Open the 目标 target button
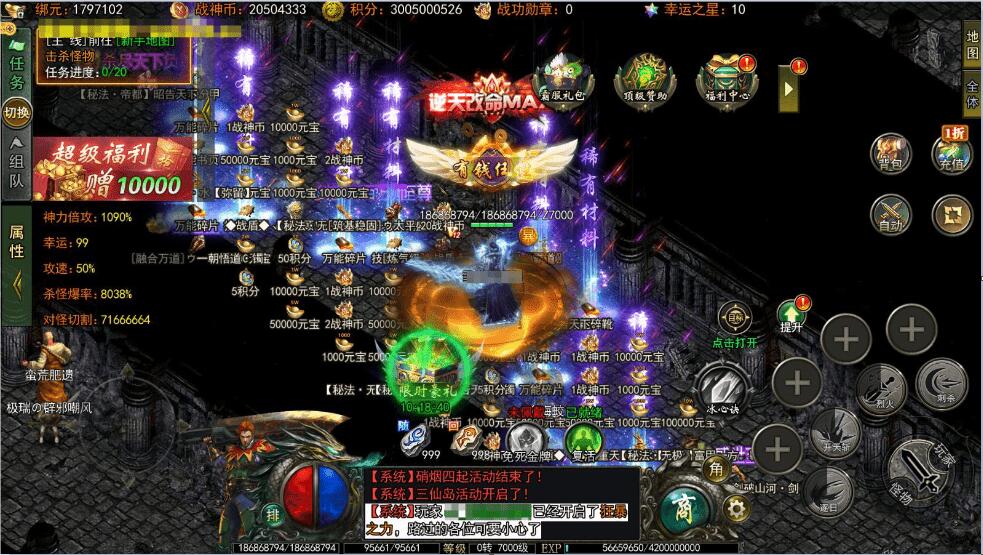 [x=735, y=319]
